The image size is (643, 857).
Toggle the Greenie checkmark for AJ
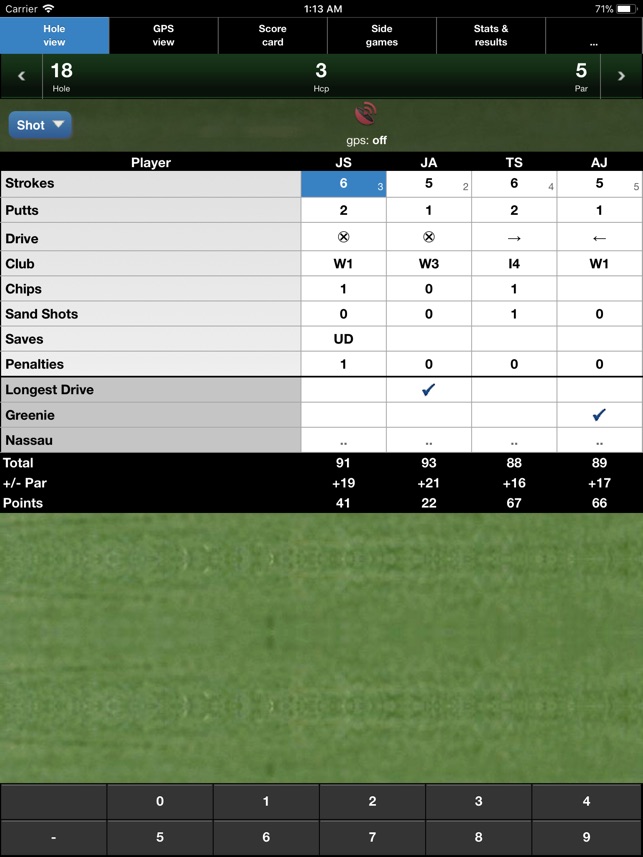click(x=599, y=415)
